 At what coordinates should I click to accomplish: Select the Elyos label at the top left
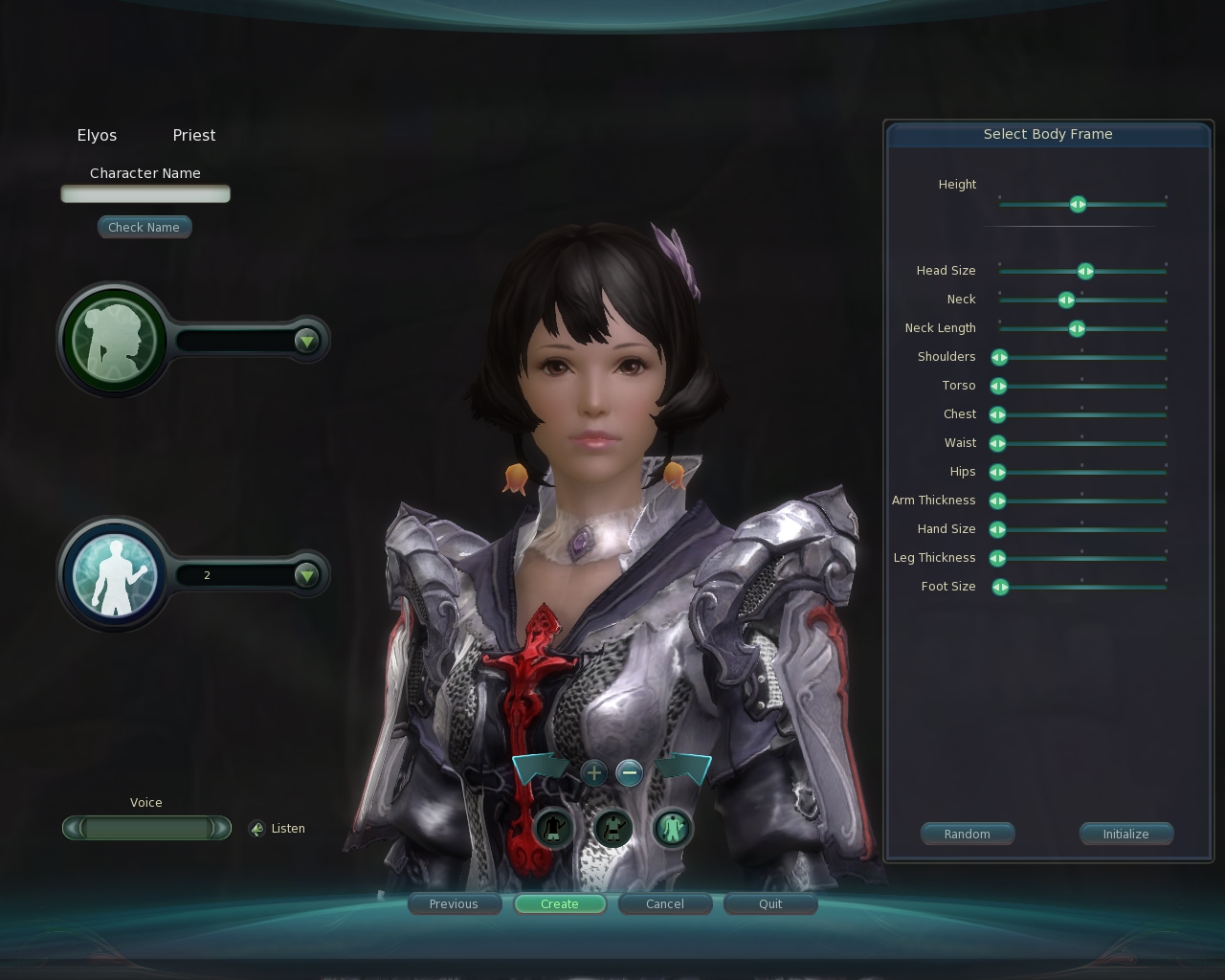click(x=97, y=135)
